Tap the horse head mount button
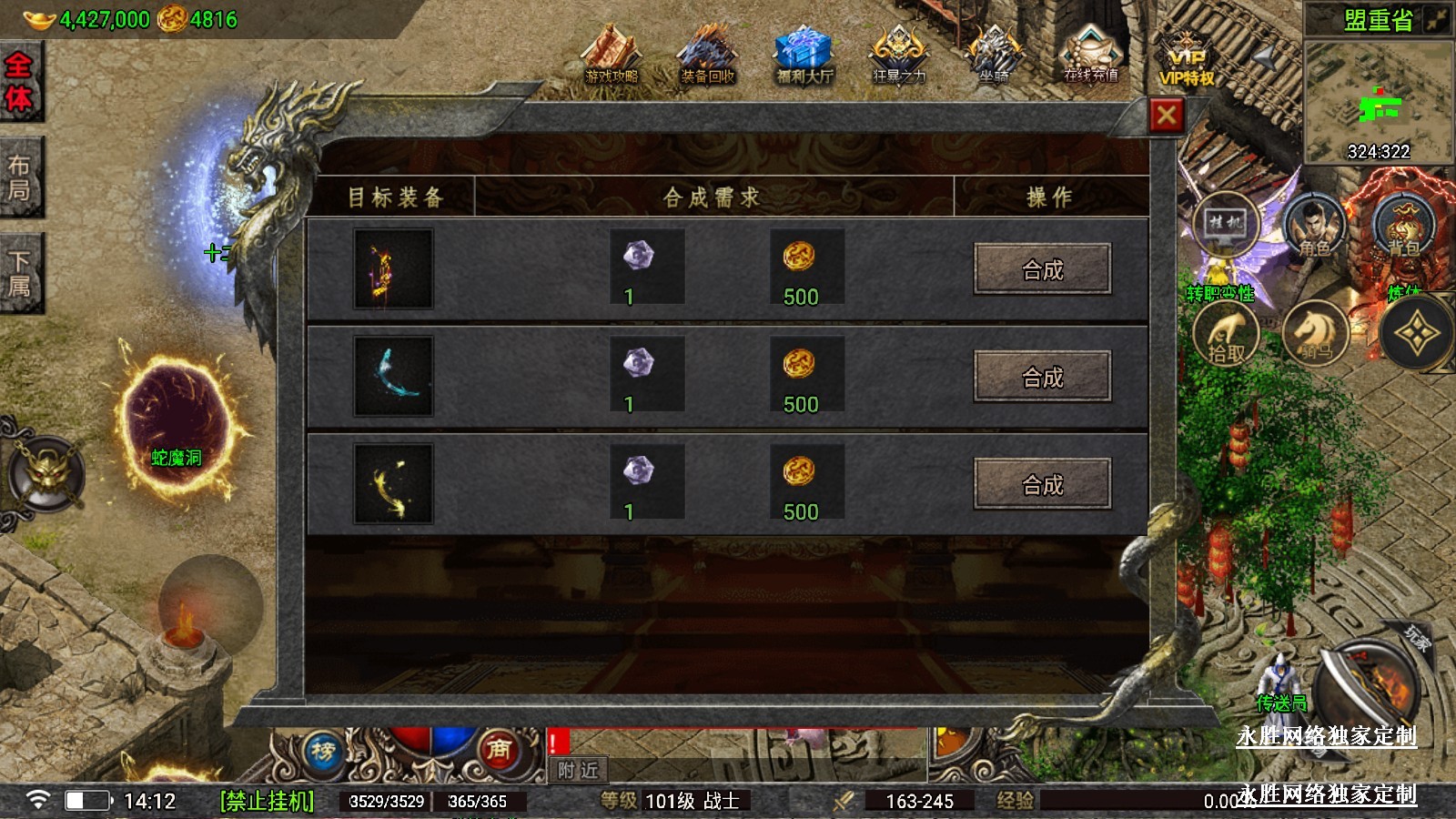The width and height of the screenshot is (1456, 819). (x=1316, y=333)
